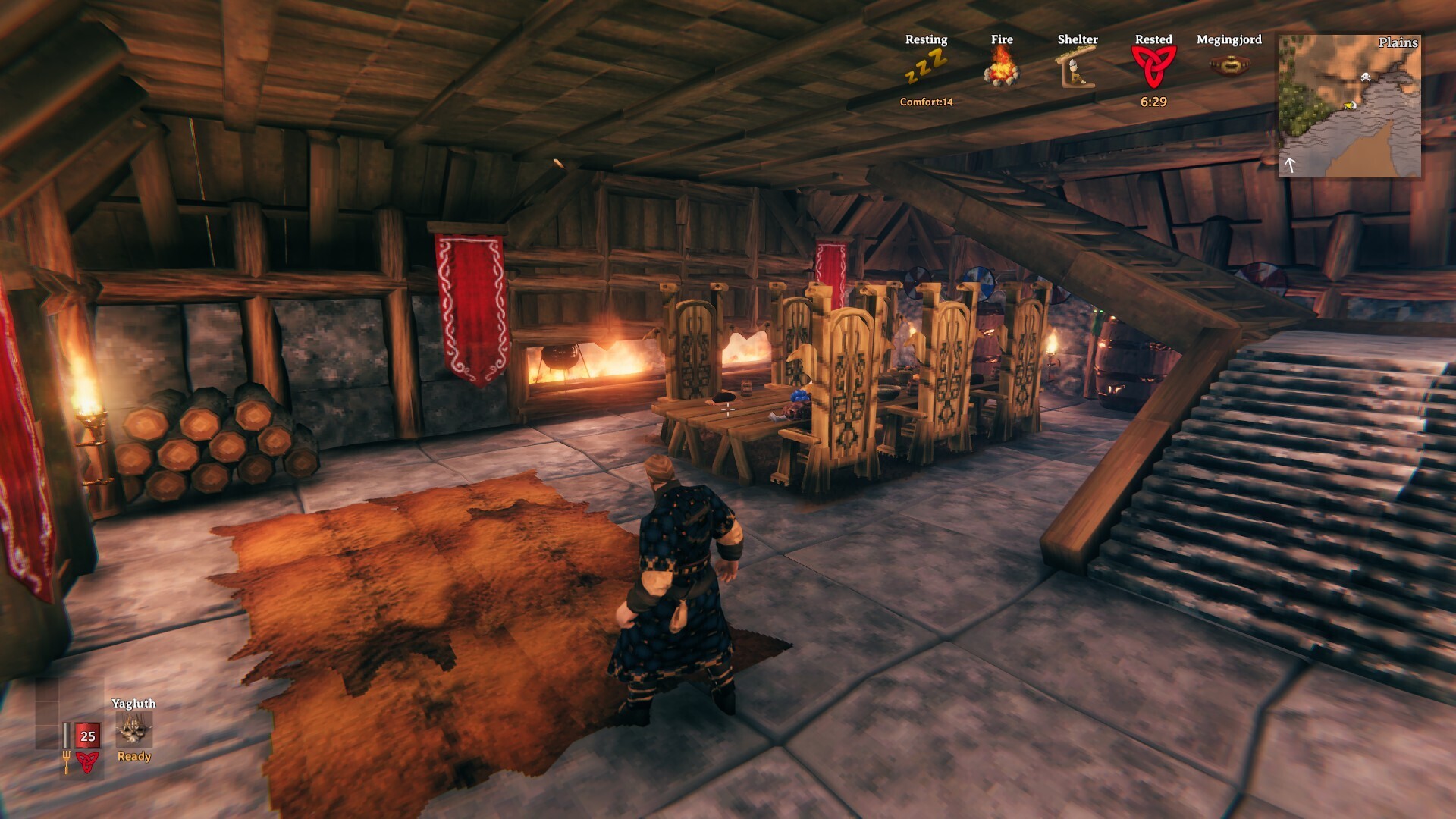The image size is (1456, 819).
Task: Click the red food square showing 25
Action: [x=88, y=736]
